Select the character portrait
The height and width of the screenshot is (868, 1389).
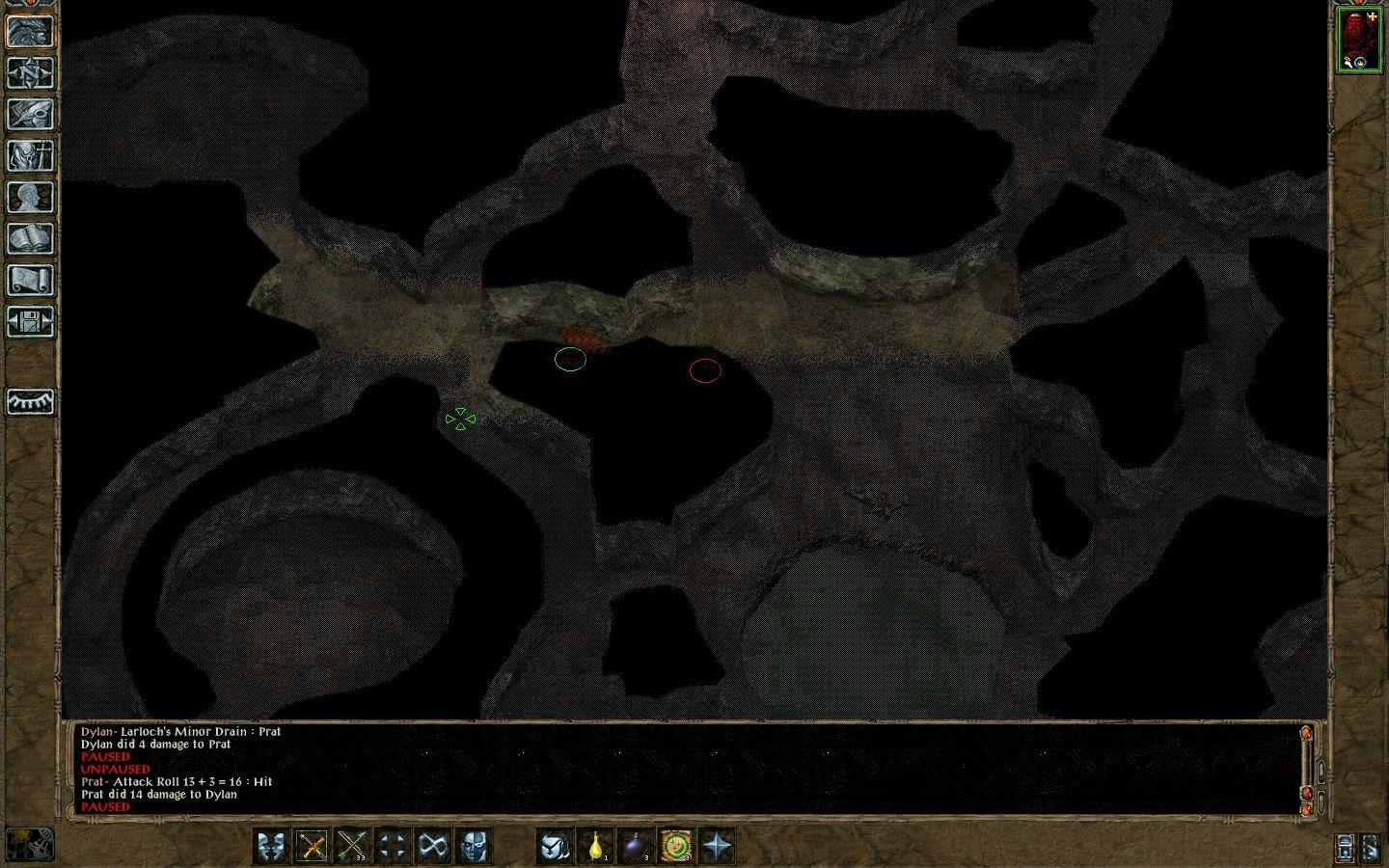1359,41
